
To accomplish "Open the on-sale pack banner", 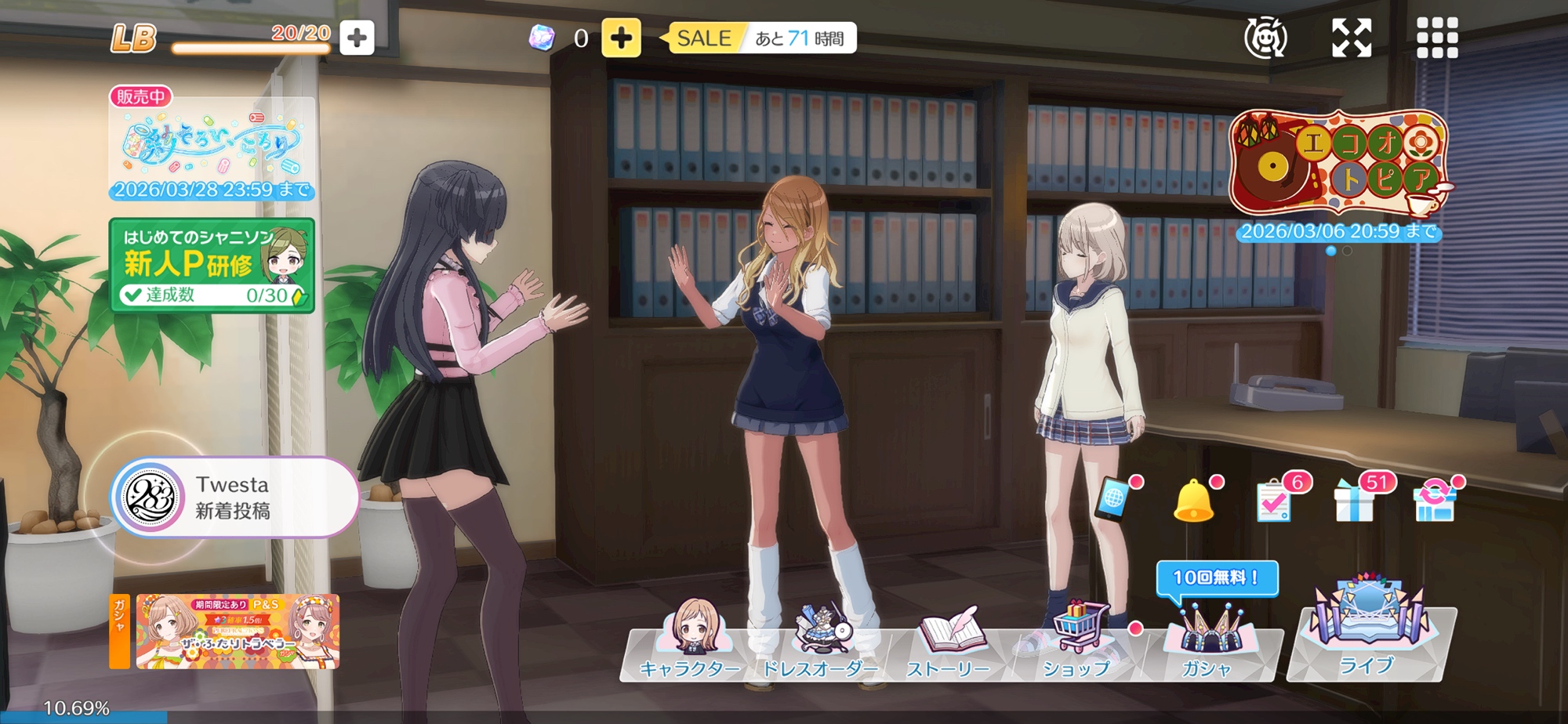I will [212, 147].
